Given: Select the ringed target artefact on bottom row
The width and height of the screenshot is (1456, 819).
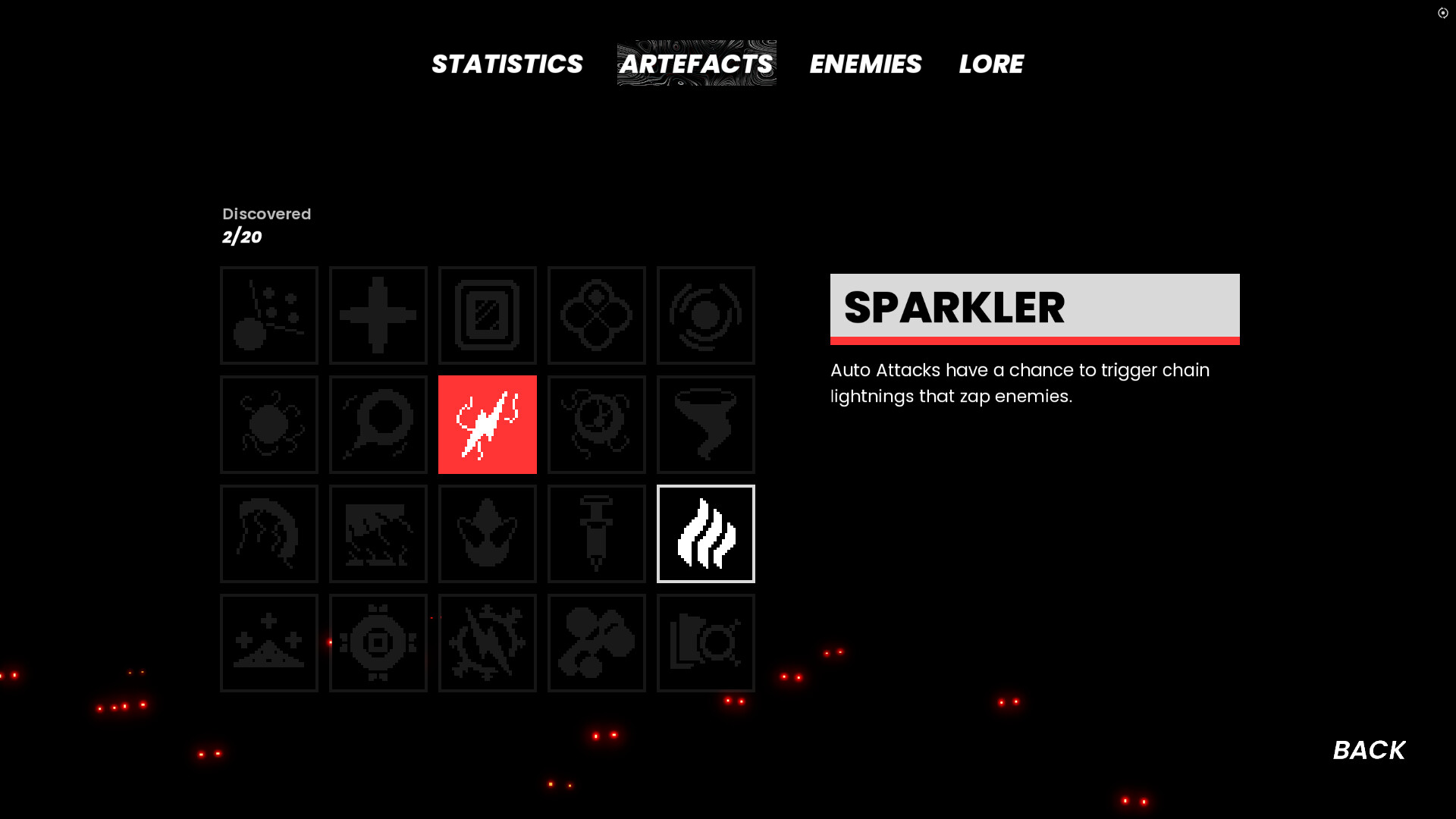Looking at the screenshot, I should [378, 642].
